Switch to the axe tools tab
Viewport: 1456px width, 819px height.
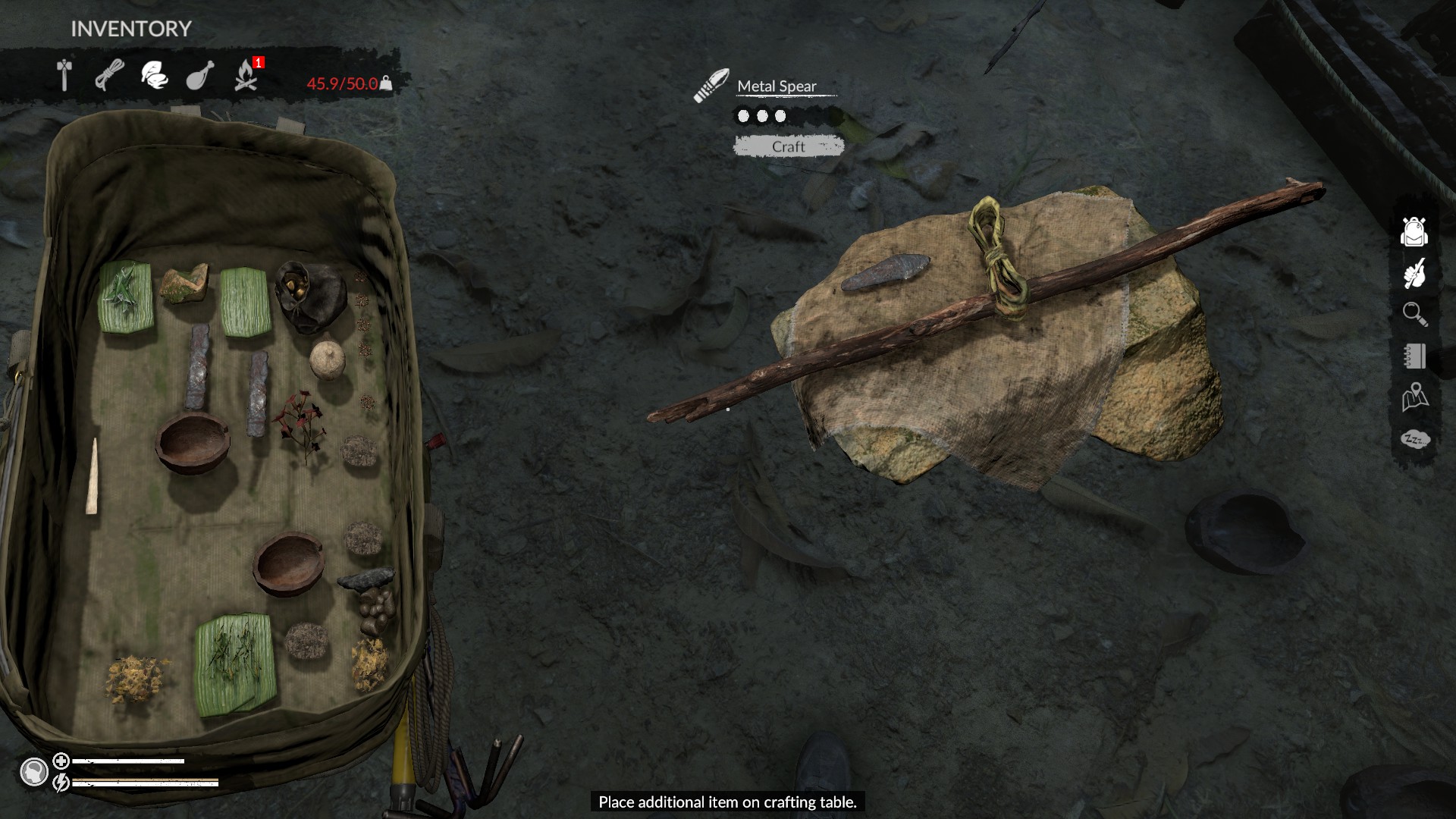click(x=64, y=76)
